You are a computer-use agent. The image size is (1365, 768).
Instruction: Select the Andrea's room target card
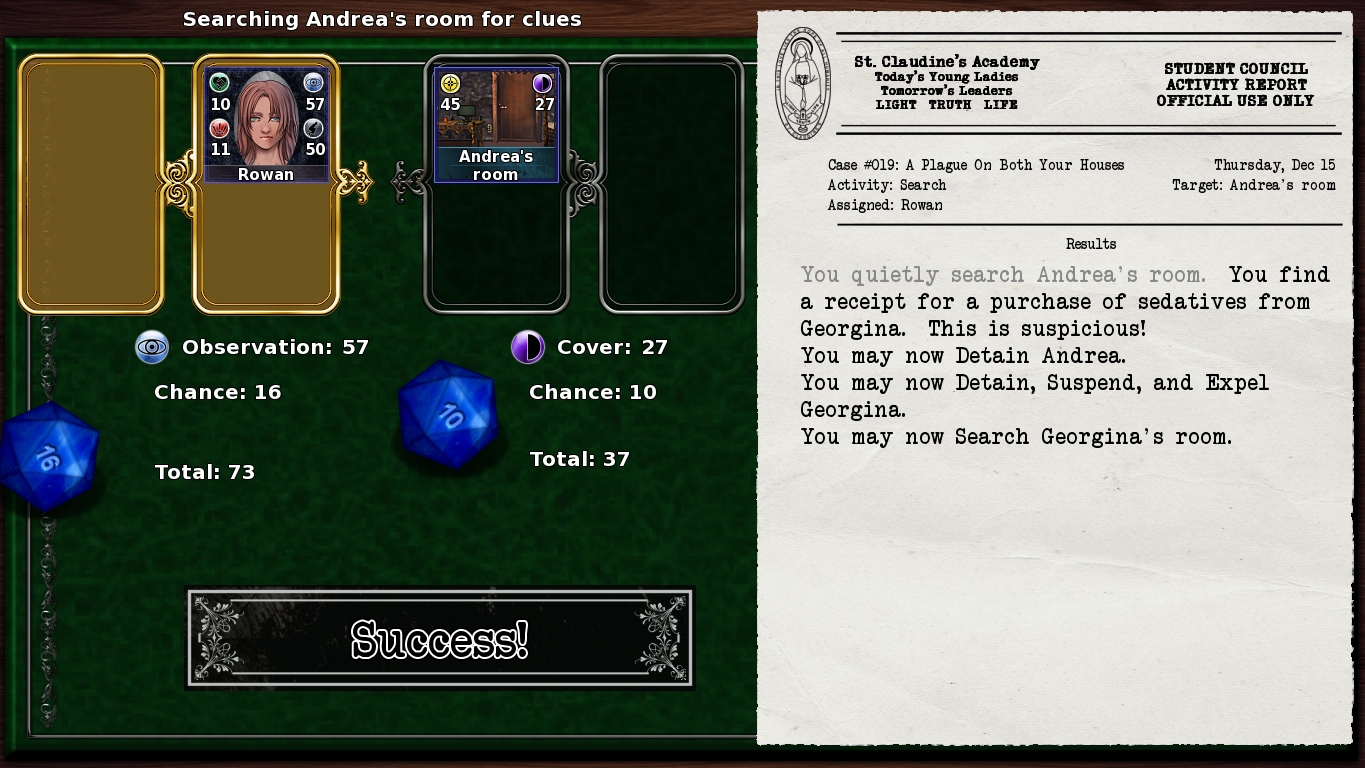tap(496, 125)
